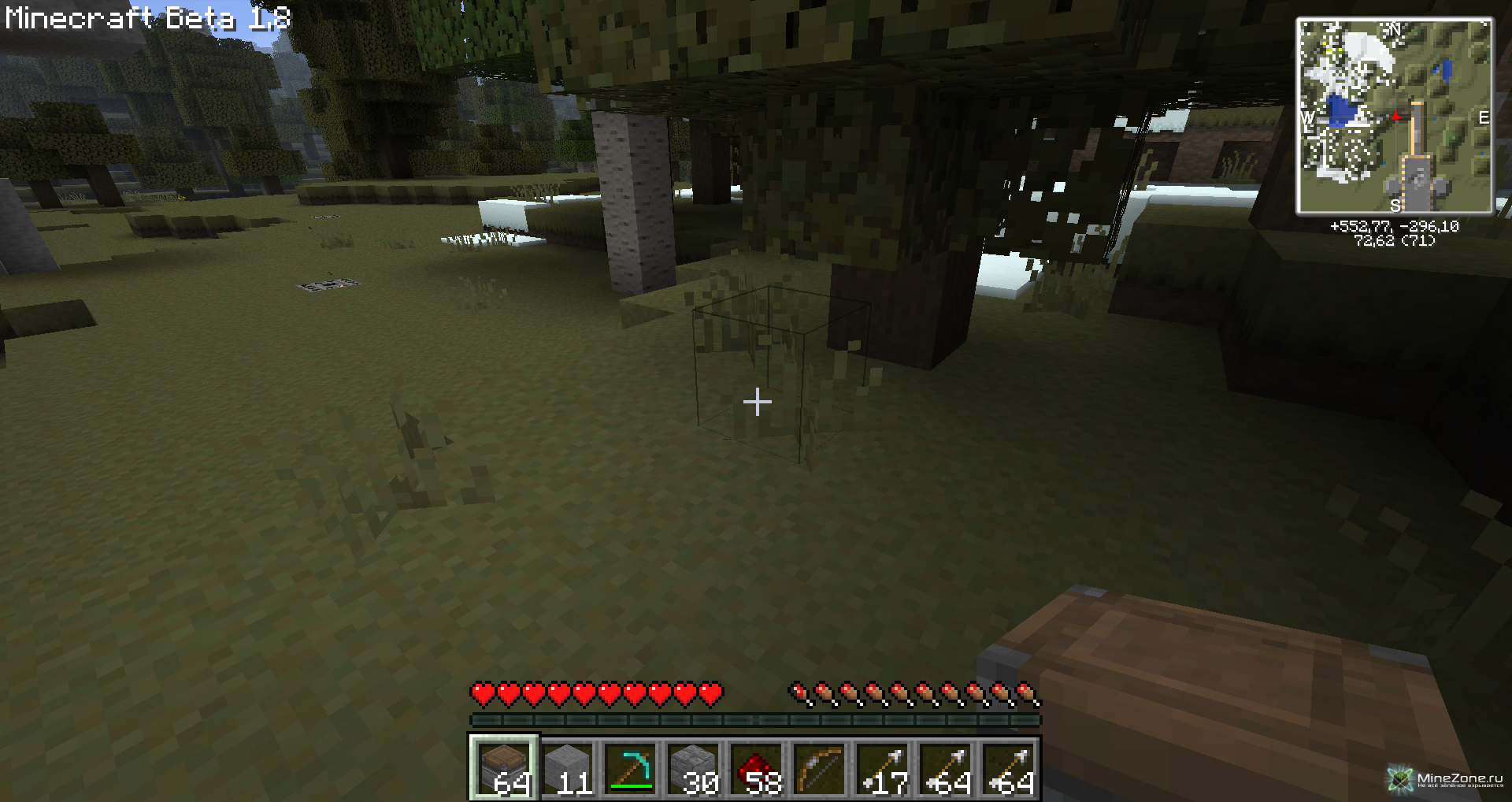Select the smooth stone stack of 11
This screenshot has height=802, width=1512.
click(568, 768)
